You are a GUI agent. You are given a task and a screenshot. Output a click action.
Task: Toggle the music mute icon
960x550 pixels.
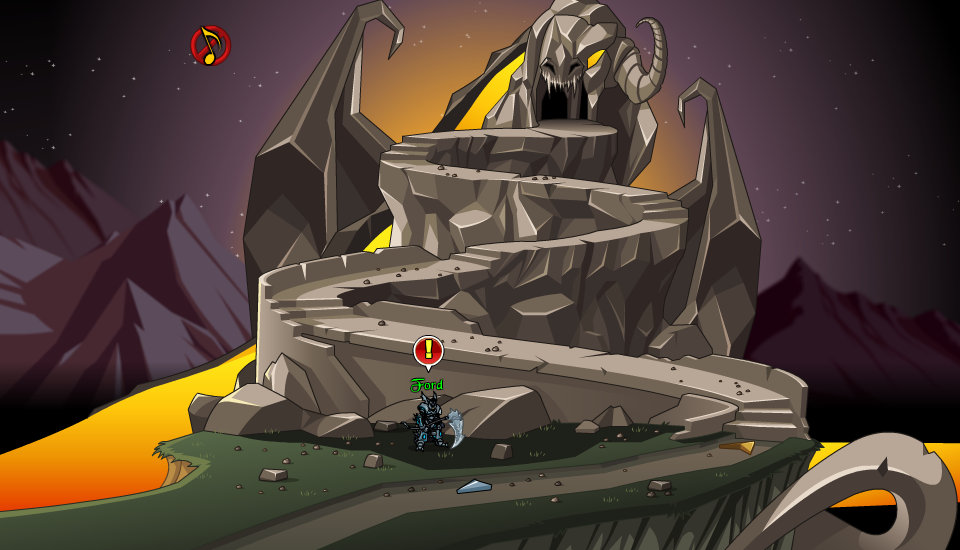[210, 45]
